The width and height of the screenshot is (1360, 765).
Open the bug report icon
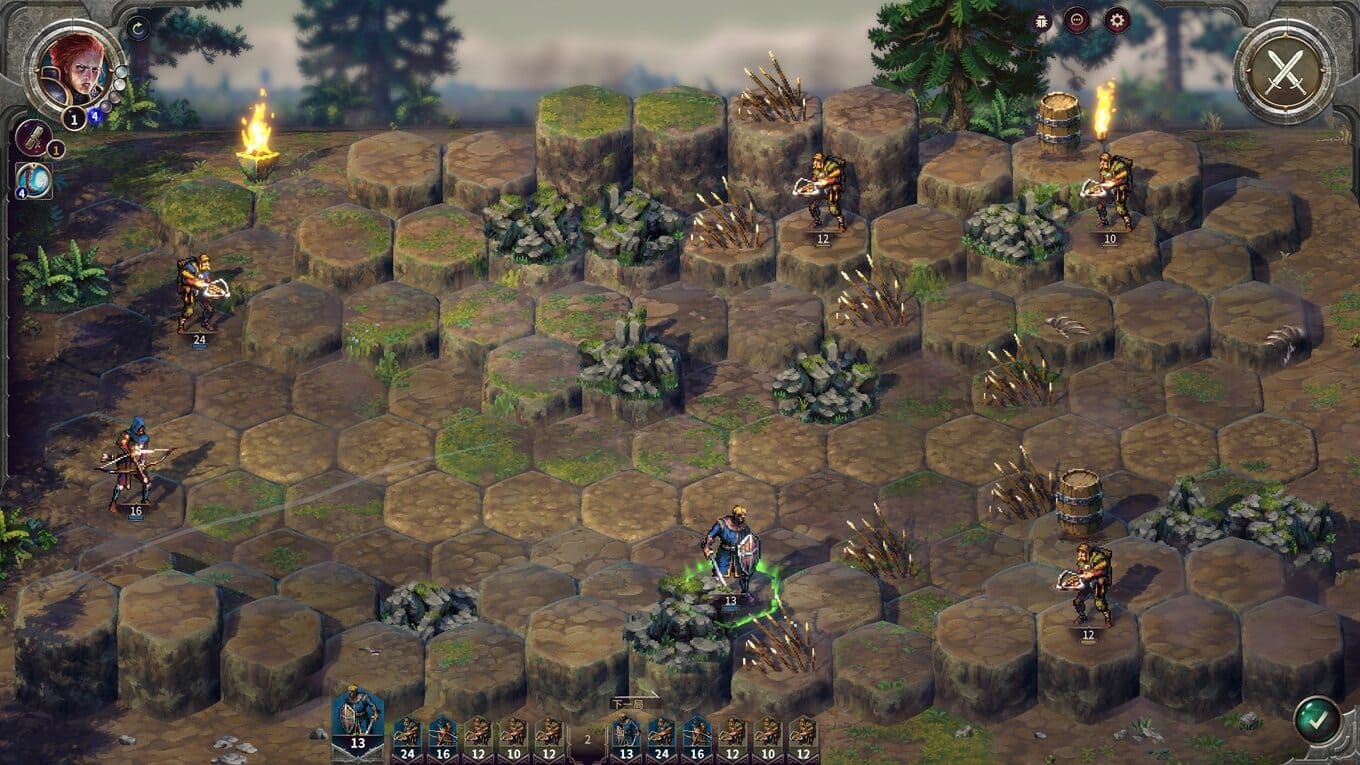[1042, 20]
